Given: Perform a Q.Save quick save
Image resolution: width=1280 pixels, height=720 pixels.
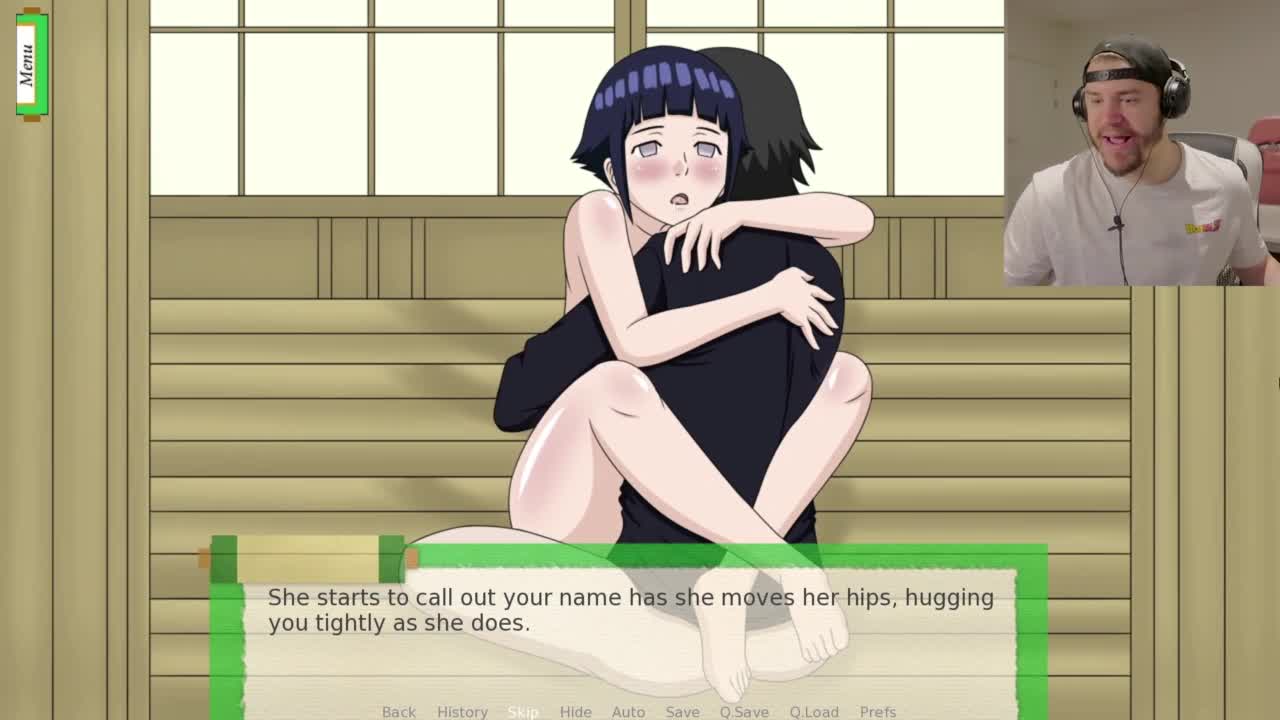Looking at the screenshot, I should pyautogui.click(x=744, y=711).
